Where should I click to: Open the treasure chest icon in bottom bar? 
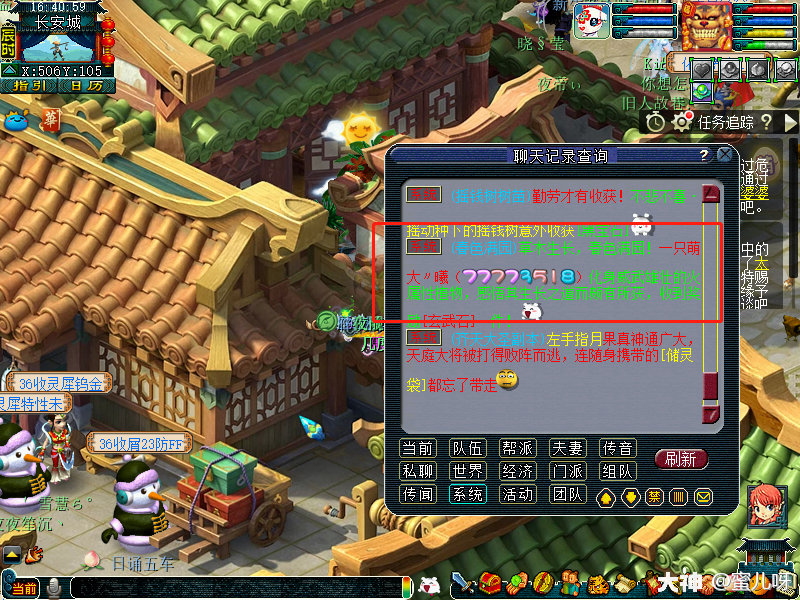pos(491,583)
